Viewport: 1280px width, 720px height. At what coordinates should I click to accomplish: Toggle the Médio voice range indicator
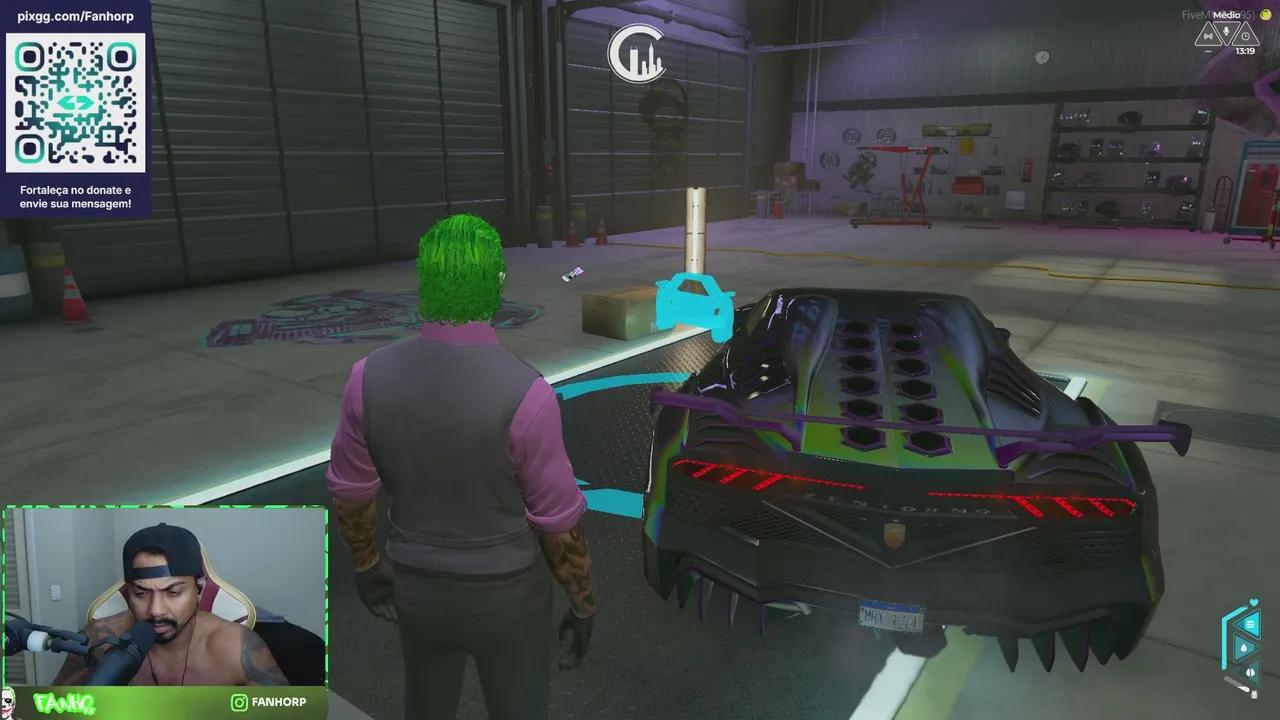[1227, 16]
